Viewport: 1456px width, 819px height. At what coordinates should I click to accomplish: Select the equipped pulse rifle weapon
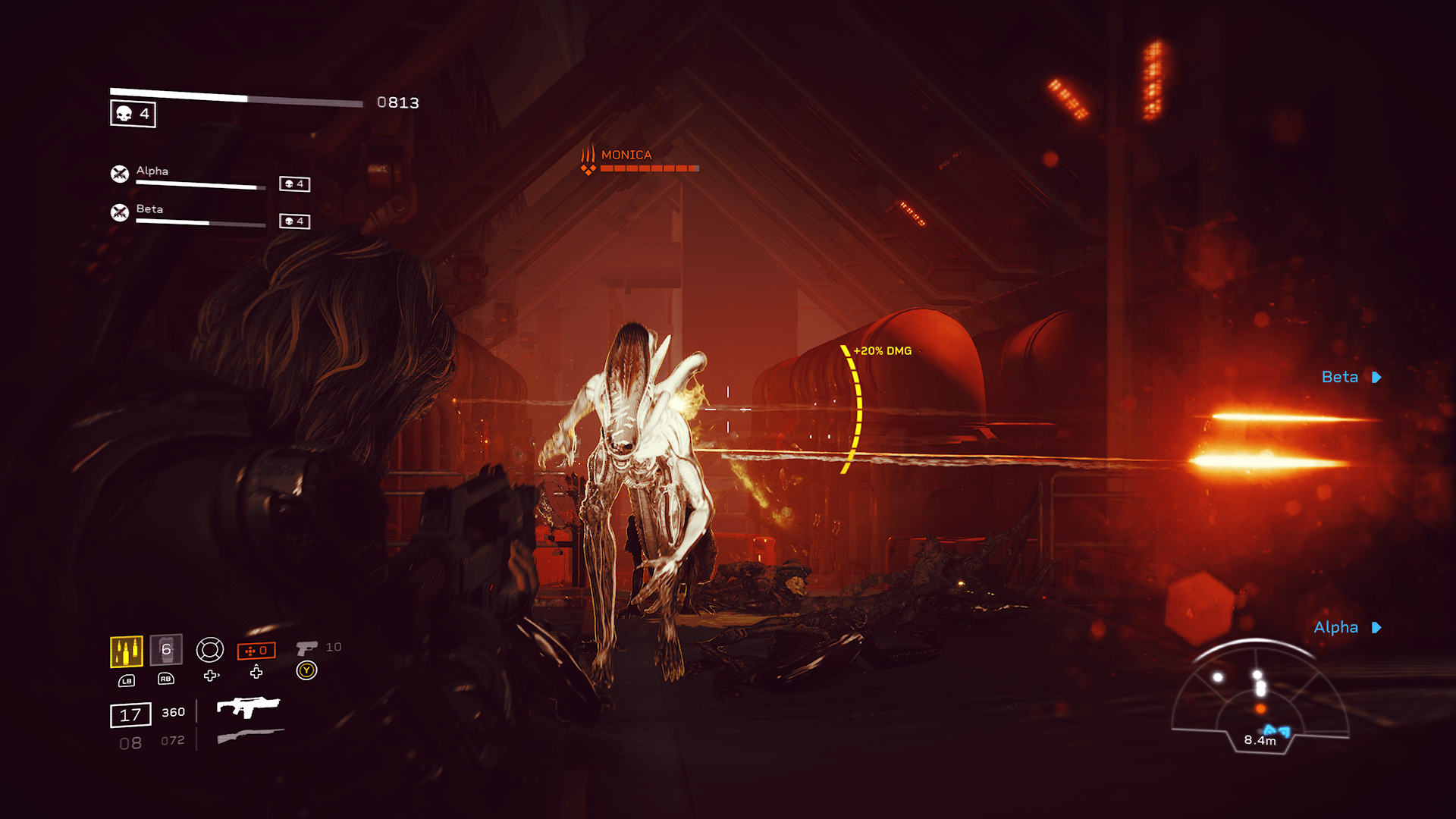[x=248, y=707]
